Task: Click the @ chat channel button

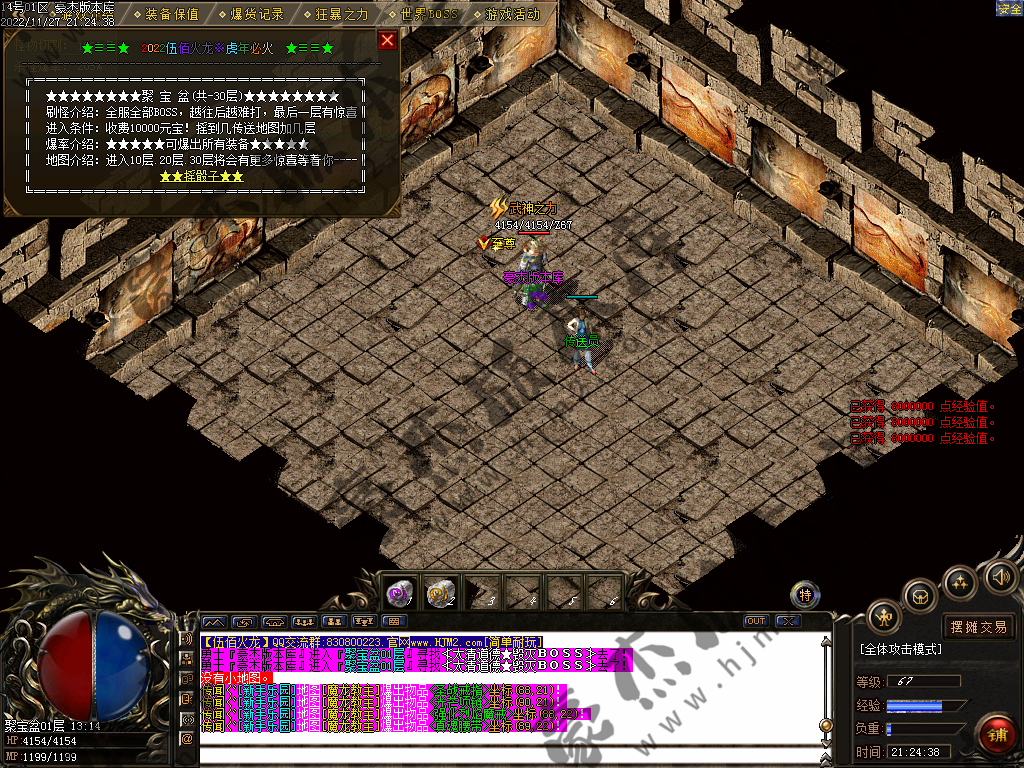Action: [186, 738]
